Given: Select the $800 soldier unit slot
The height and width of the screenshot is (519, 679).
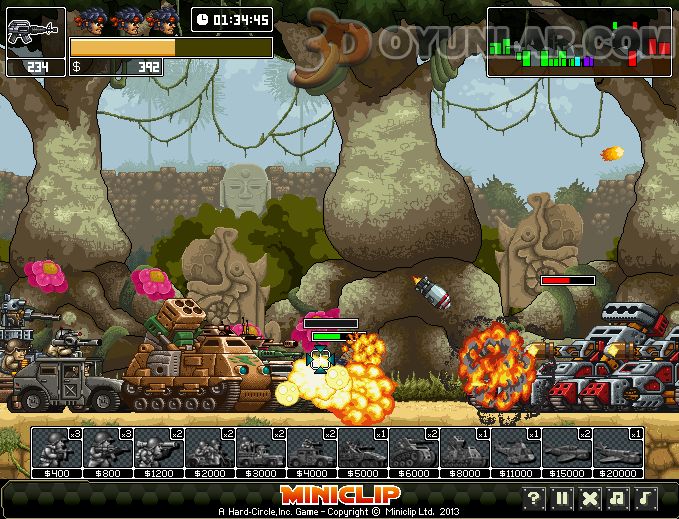Looking at the screenshot, I should point(108,449).
